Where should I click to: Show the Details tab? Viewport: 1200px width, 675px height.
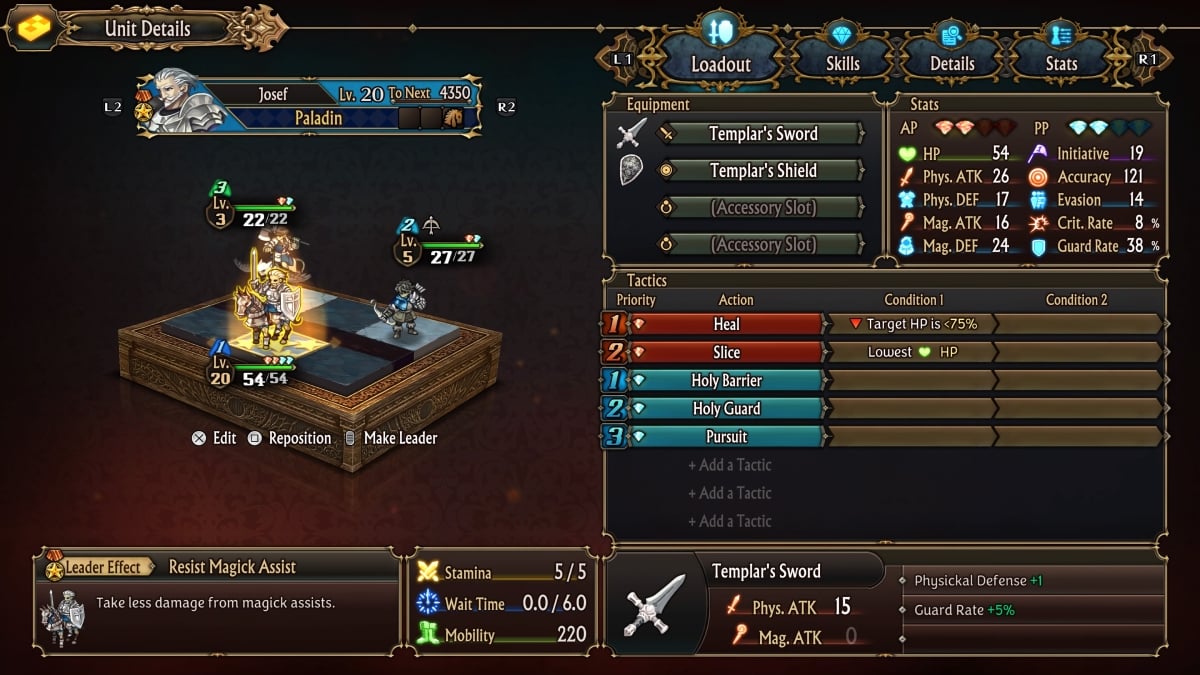(x=951, y=62)
